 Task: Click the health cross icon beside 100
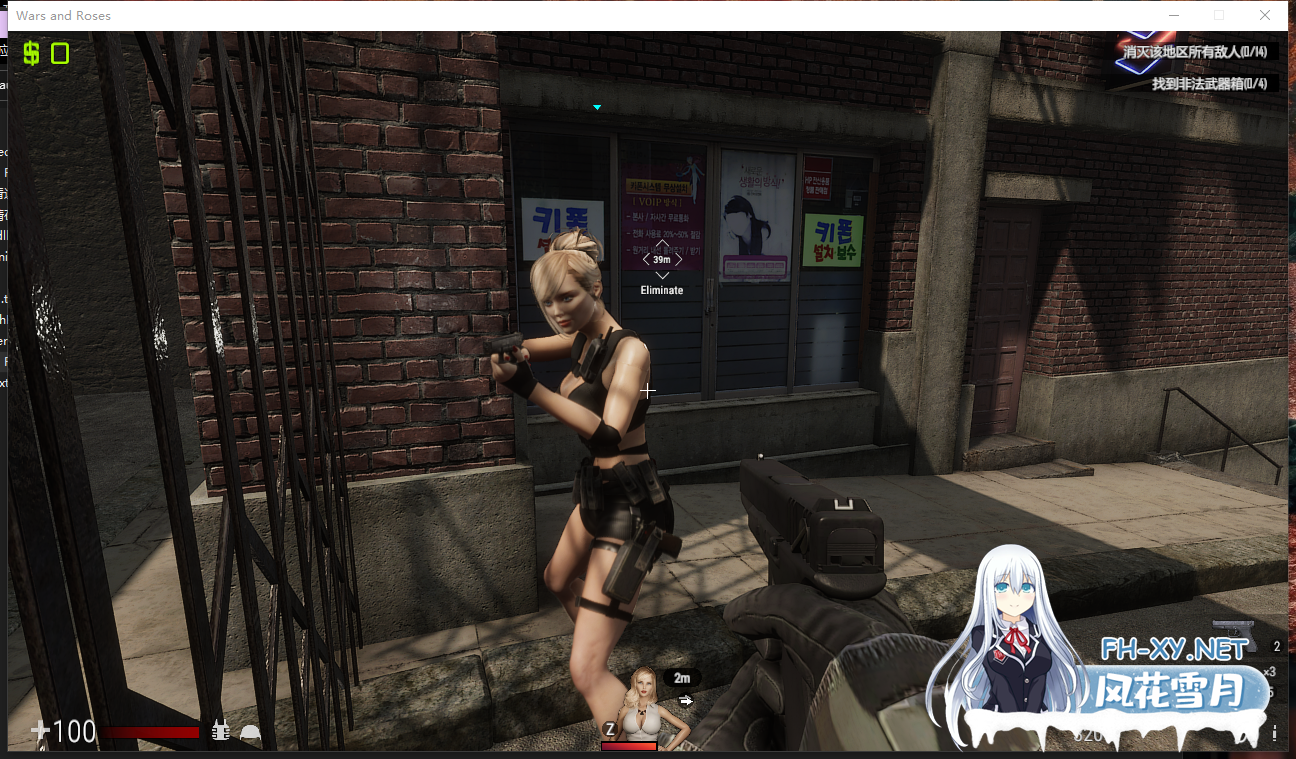38,730
